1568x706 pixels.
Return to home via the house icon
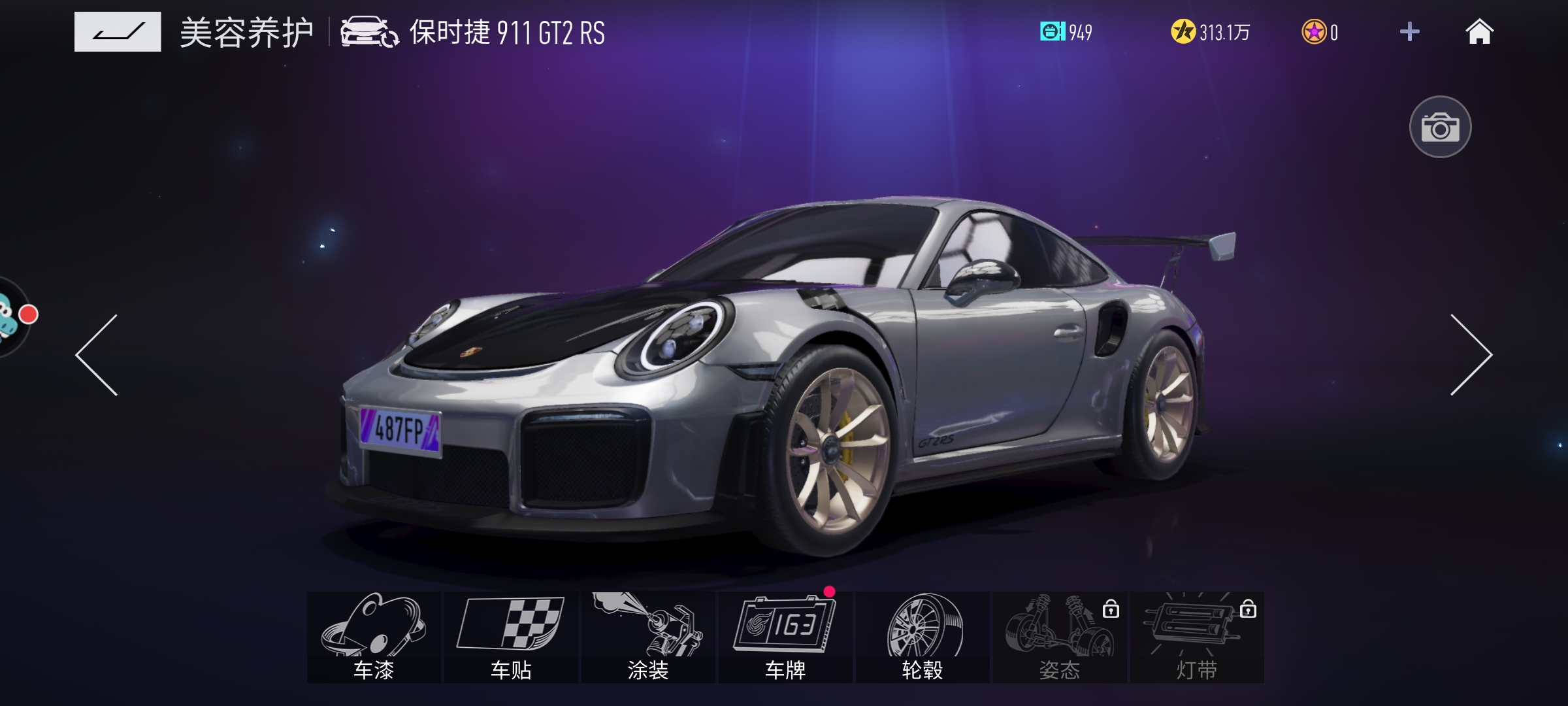(1479, 31)
